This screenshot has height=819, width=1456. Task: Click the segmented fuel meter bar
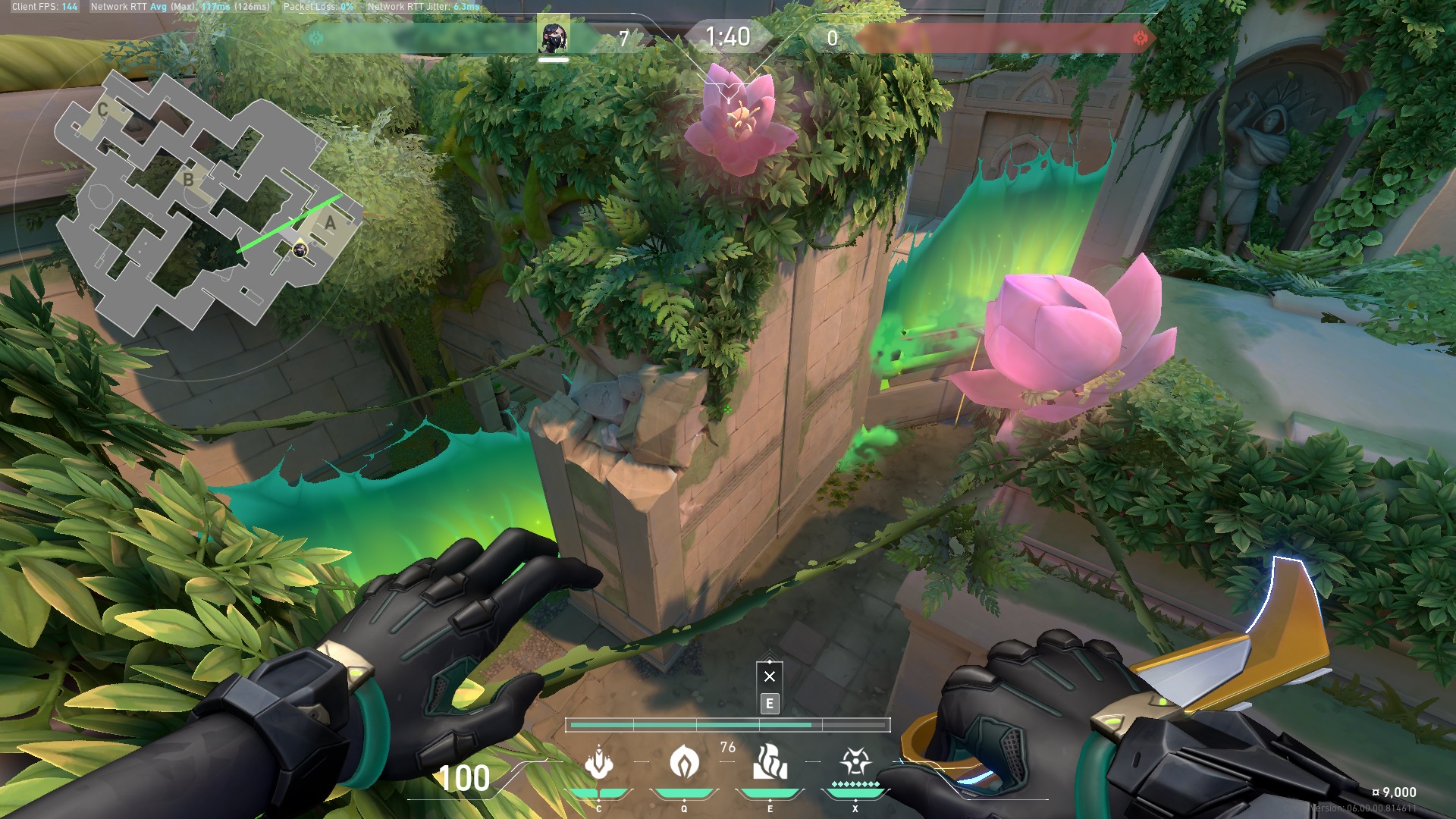(728, 725)
